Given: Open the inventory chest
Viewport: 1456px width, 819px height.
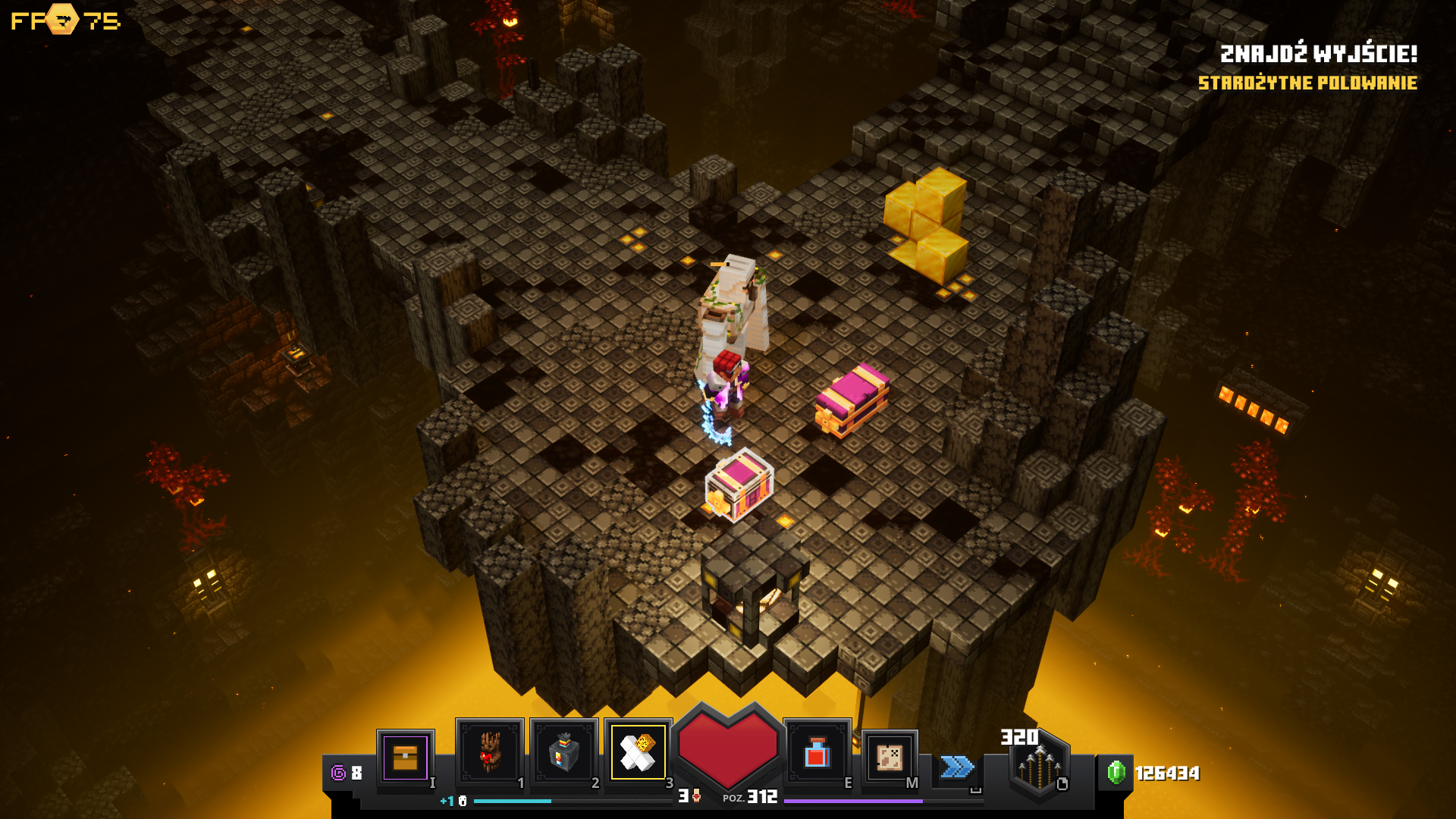Looking at the screenshot, I should [x=406, y=757].
